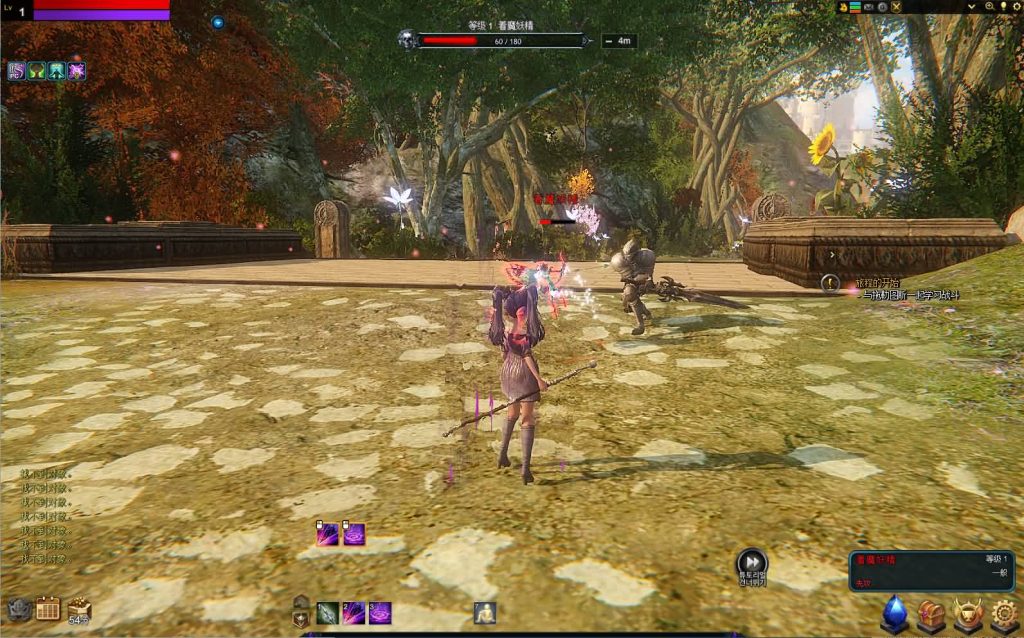Viewport: 1024px width, 638px height.
Task: Click the skull portrait on the target frame
Action: 407,41
